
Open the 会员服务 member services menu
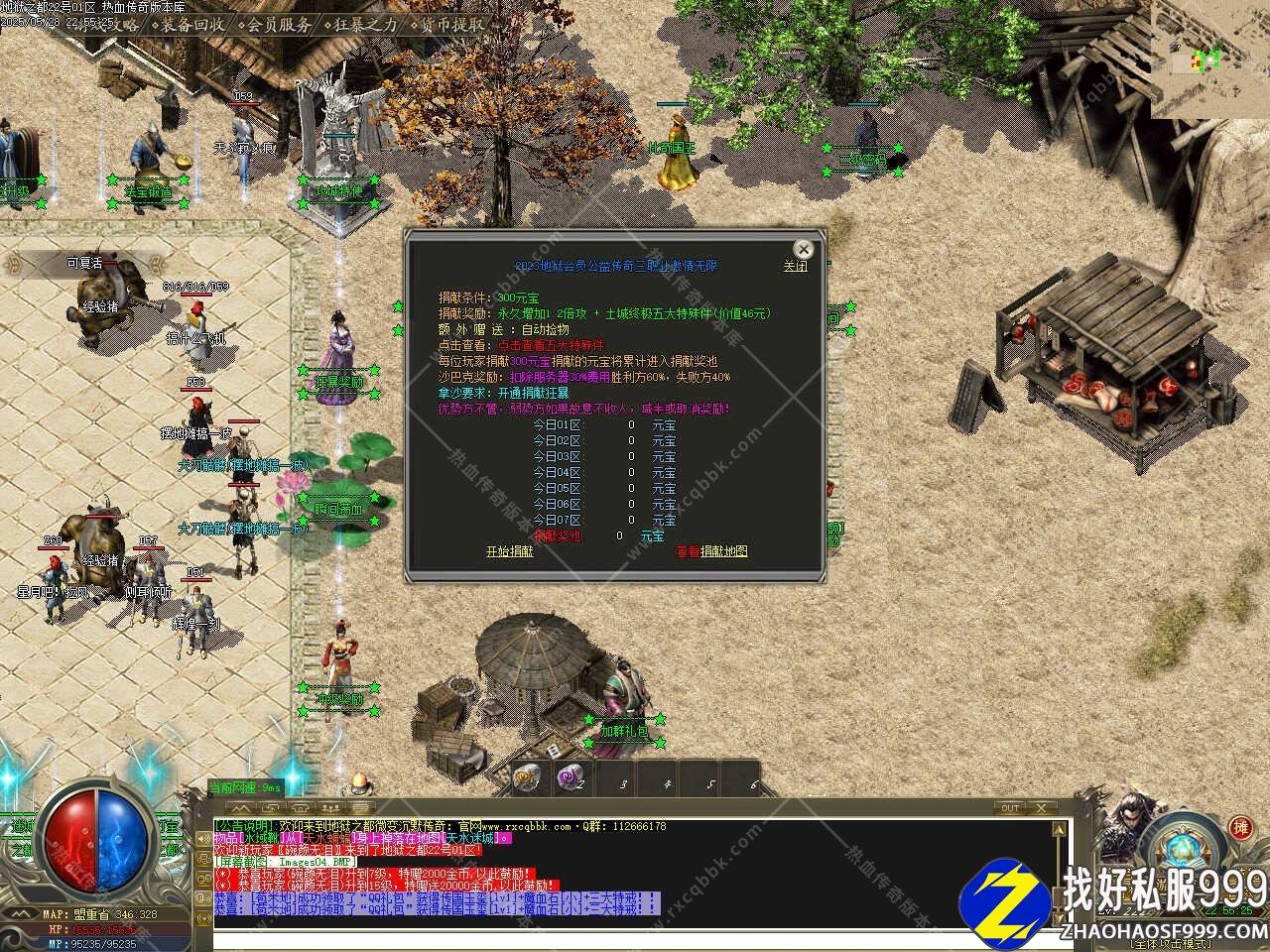pyautogui.click(x=278, y=25)
